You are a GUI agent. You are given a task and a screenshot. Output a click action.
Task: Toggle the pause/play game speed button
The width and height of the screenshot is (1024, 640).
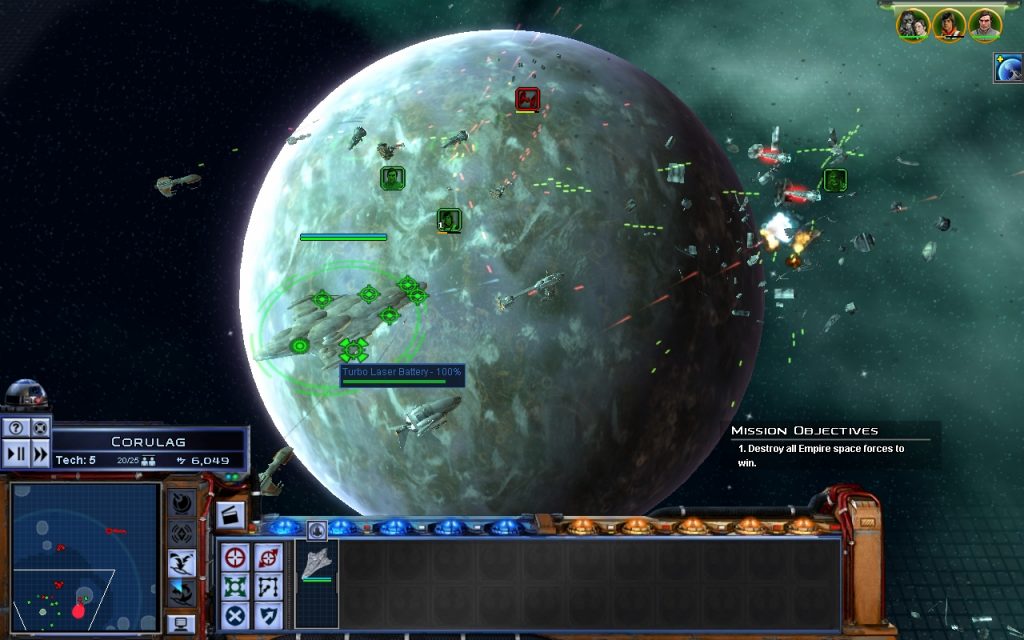tap(17, 453)
